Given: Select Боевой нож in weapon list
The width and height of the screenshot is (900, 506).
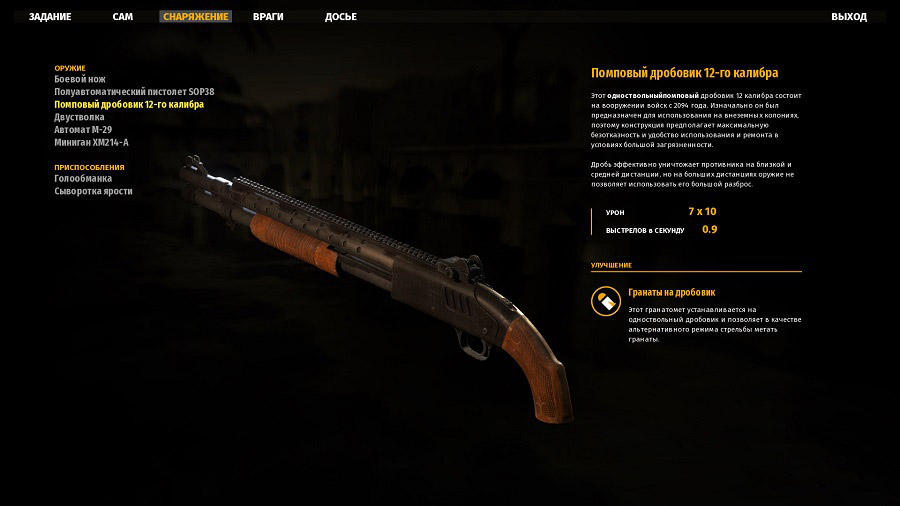Looking at the screenshot, I should tap(80, 79).
